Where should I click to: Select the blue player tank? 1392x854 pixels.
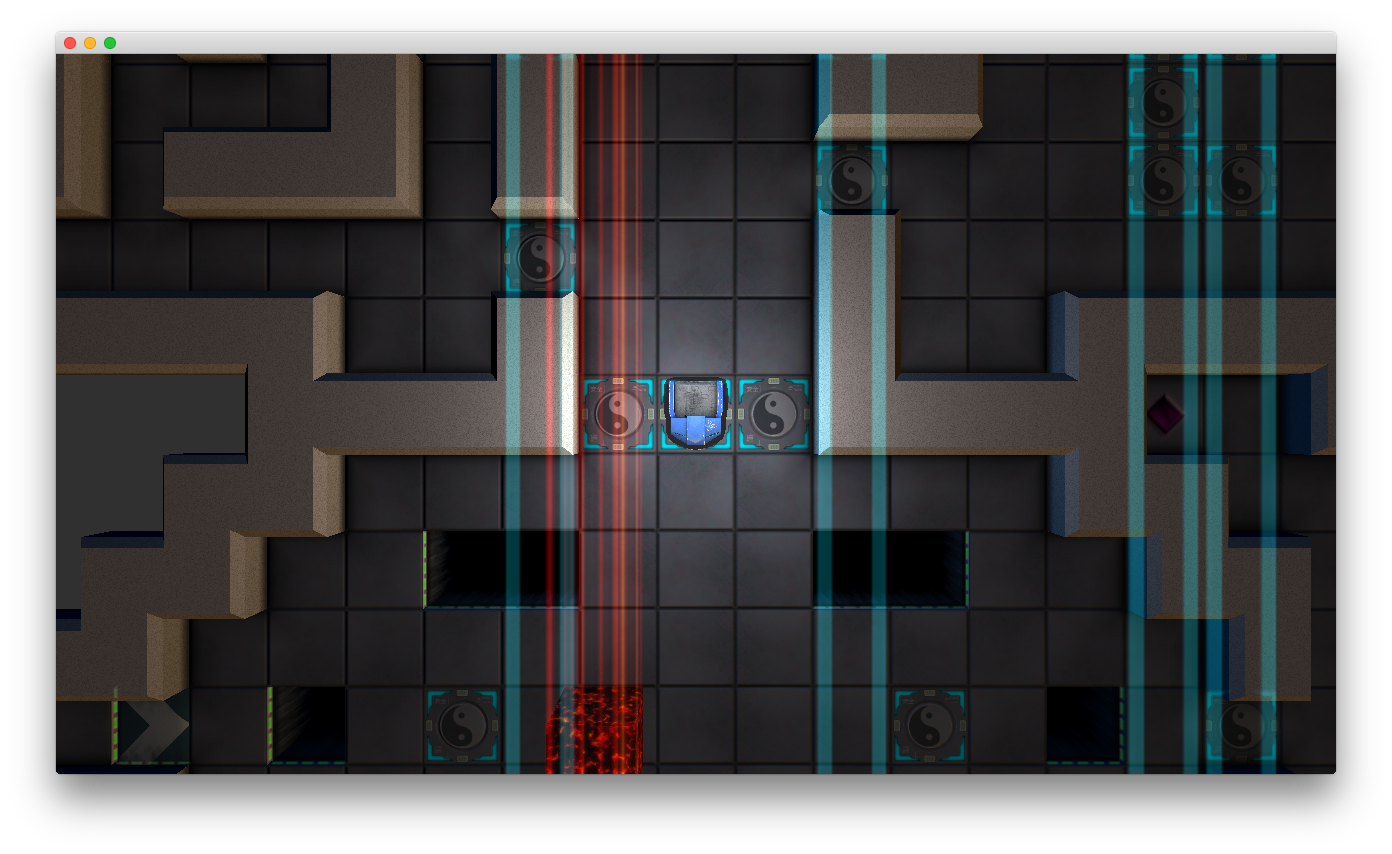pos(695,412)
